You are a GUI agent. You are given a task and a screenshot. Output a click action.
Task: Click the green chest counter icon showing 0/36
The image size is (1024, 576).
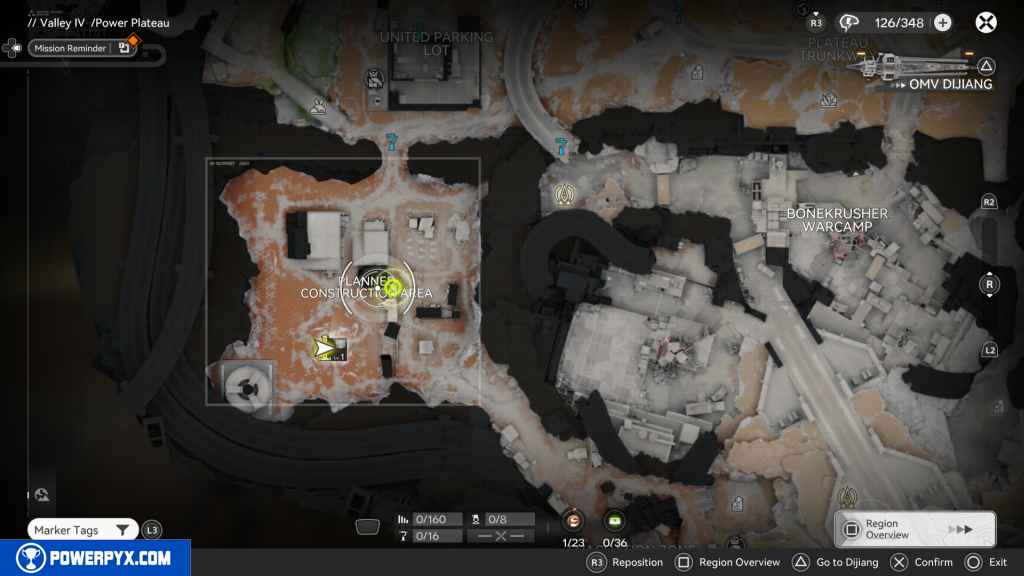pos(615,520)
